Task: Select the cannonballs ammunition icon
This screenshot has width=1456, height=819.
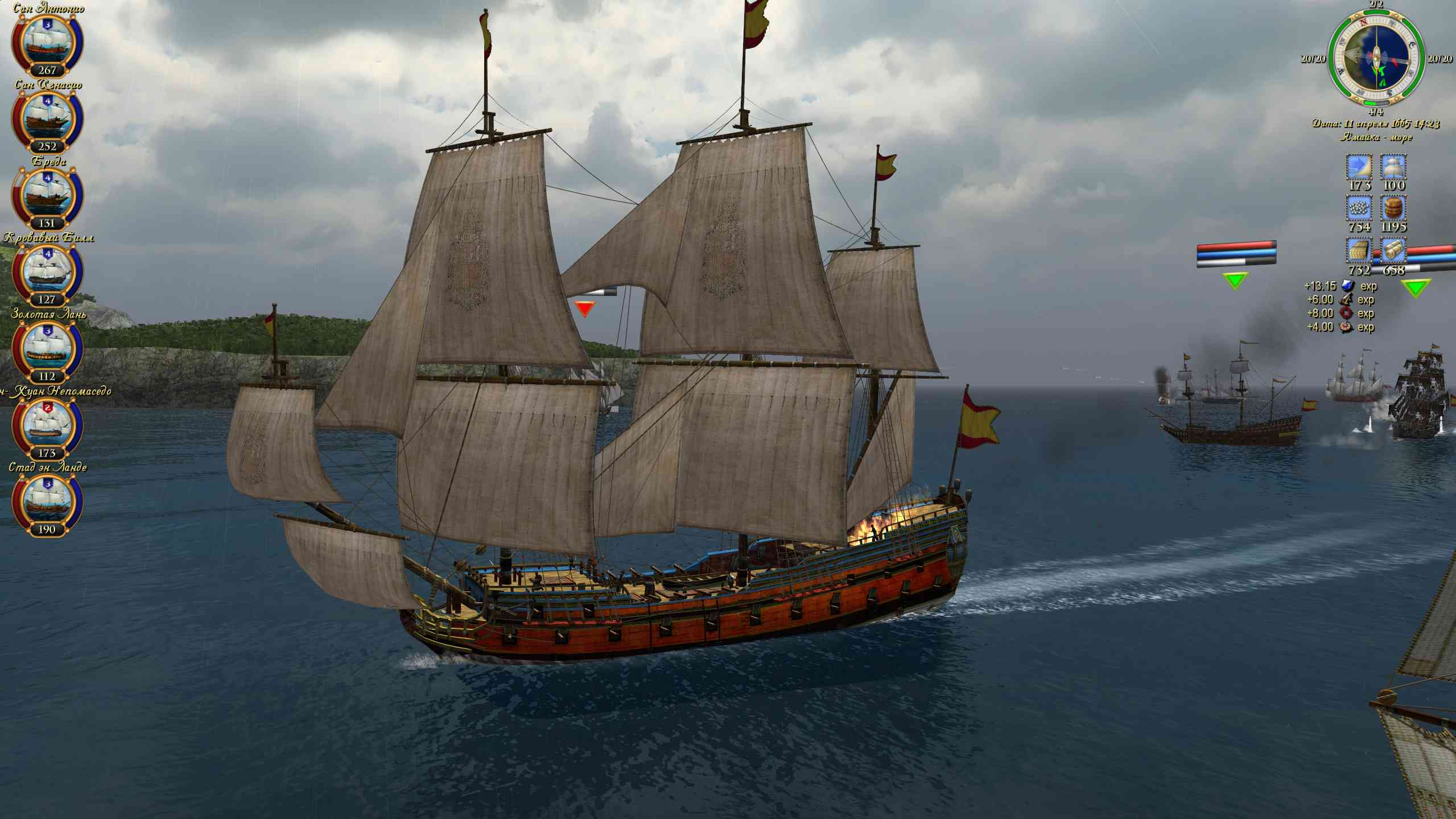Action: pyautogui.click(x=1359, y=208)
